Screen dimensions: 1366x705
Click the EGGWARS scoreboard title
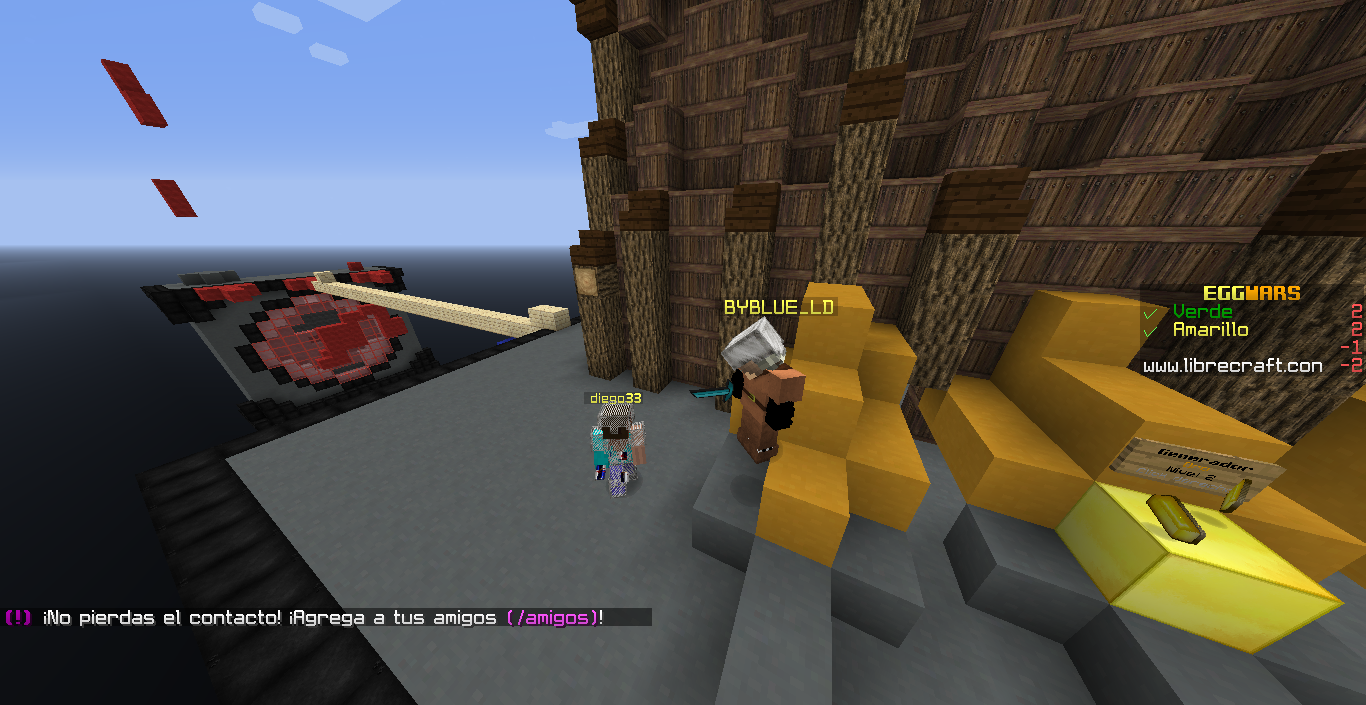(x=1251, y=293)
